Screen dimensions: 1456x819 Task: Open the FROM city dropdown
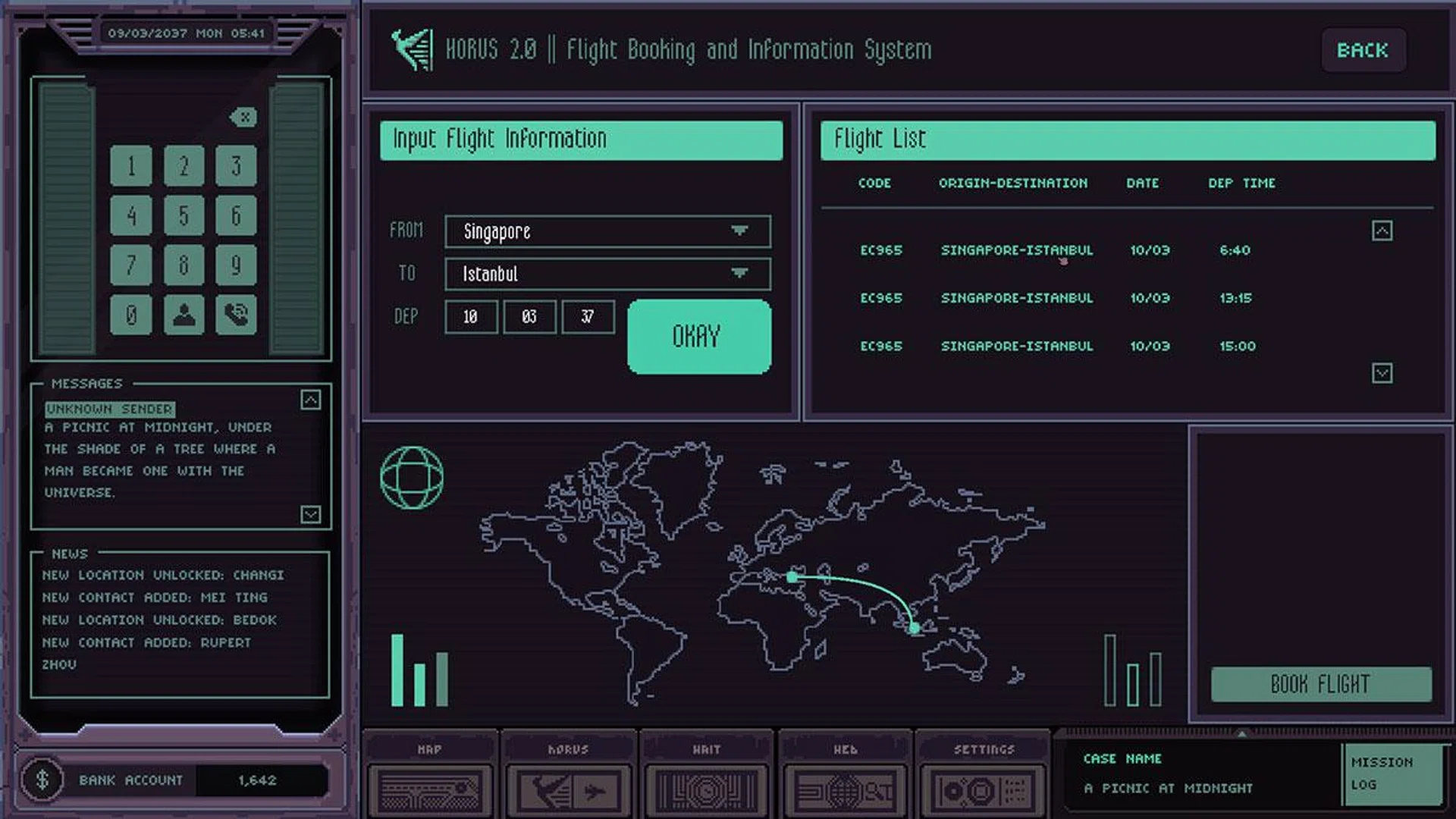pyautogui.click(x=605, y=231)
